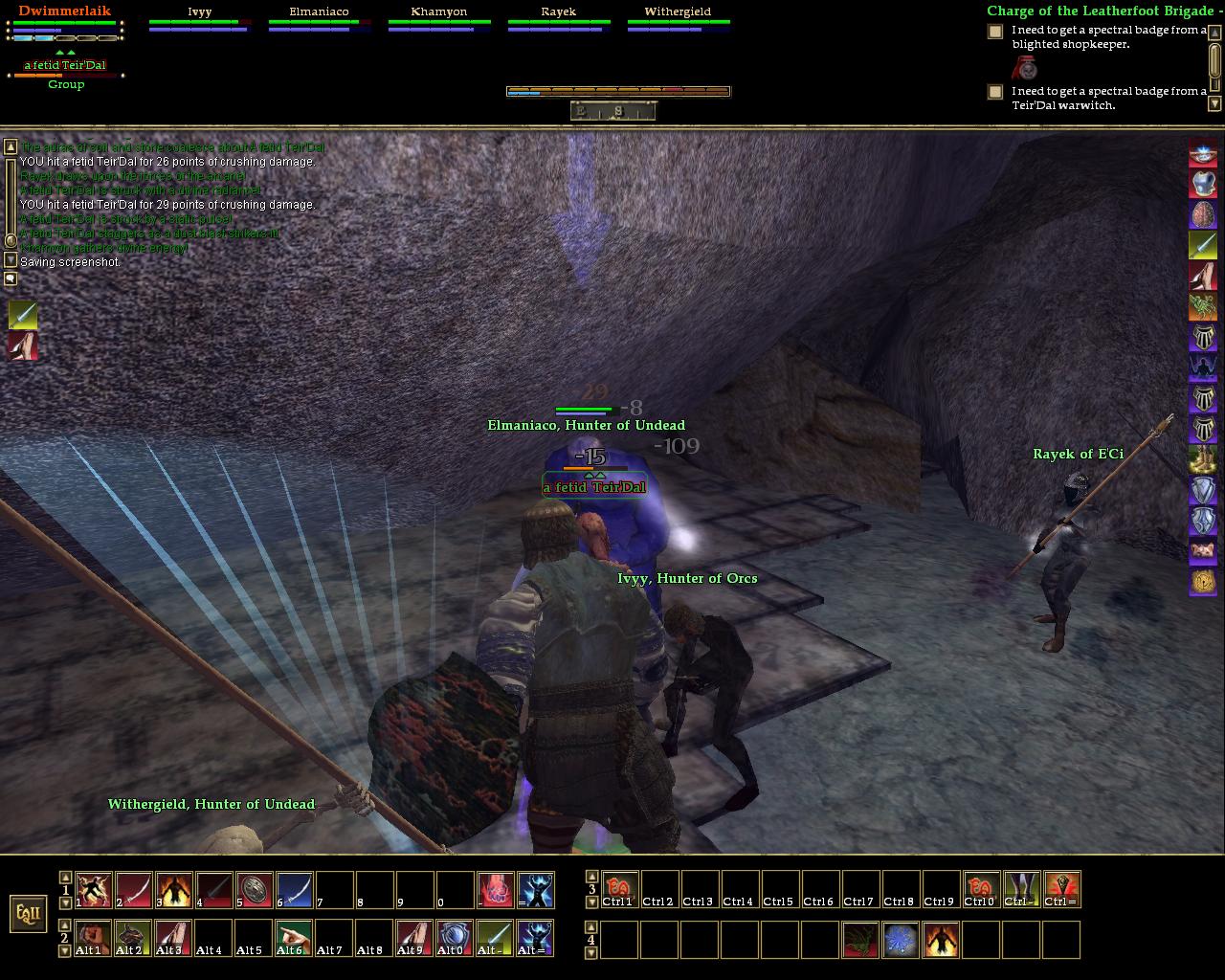Viewport: 1225px width, 980px height.
Task: Activate the round shield ability in slot 5
Action: [255, 890]
